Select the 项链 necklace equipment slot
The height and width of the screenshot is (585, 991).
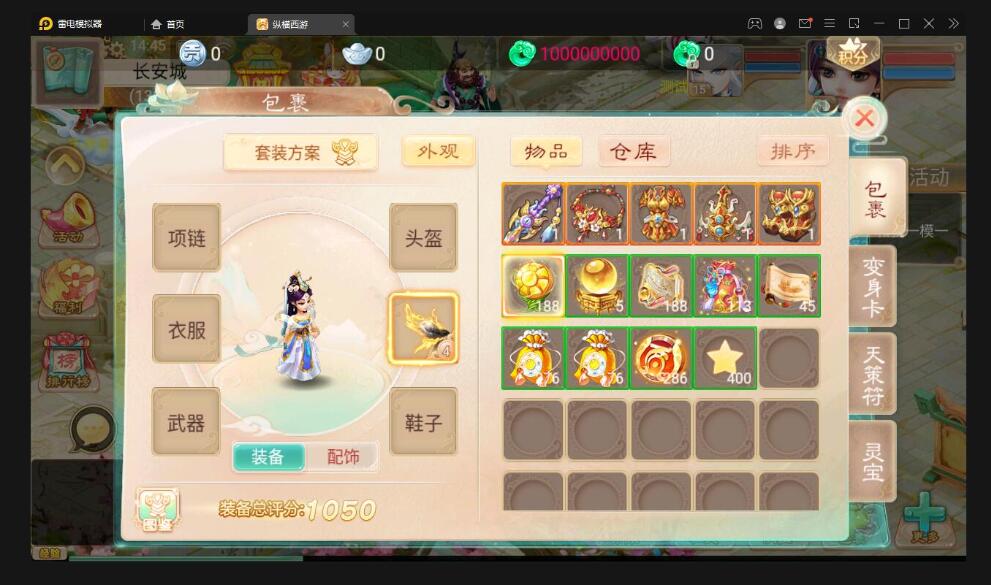click(x=186, y=238)
